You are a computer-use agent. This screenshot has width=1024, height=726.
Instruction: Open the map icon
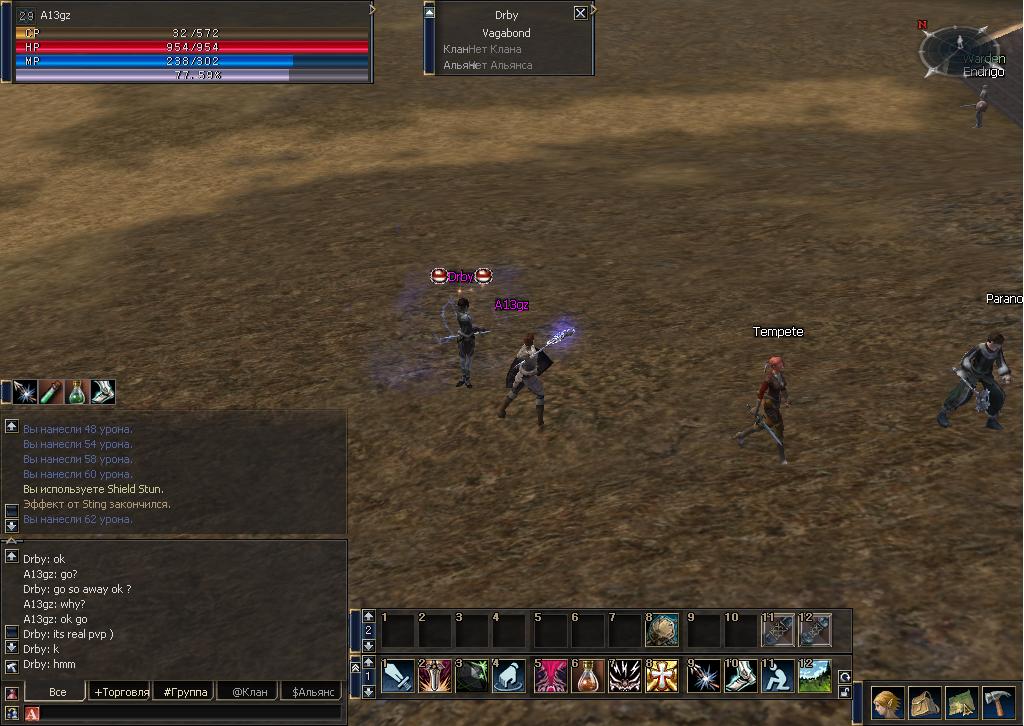pyautogui.click(x=961, y=702)
